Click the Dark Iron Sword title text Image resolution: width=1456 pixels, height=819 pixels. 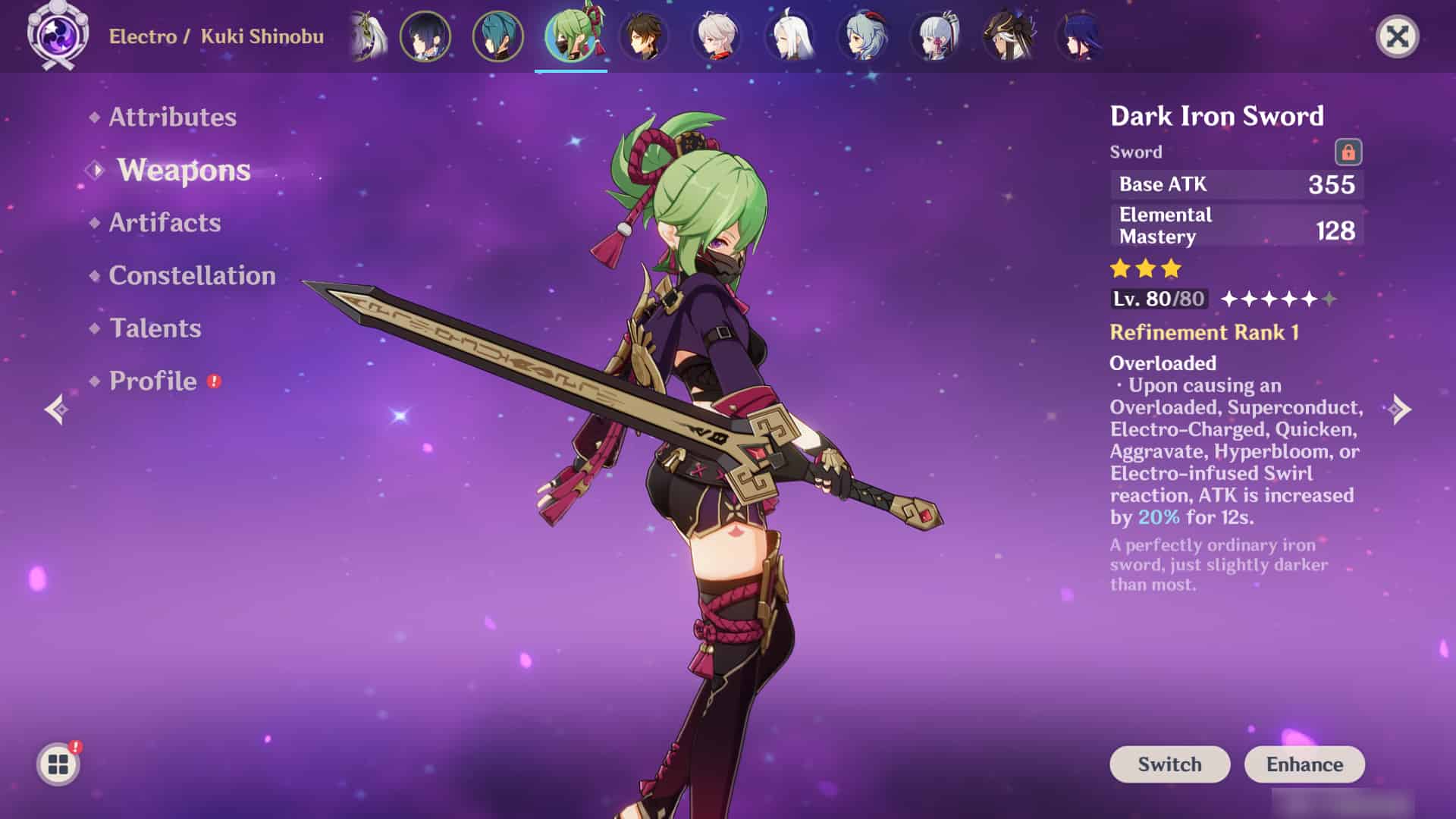click(1216, 115)
